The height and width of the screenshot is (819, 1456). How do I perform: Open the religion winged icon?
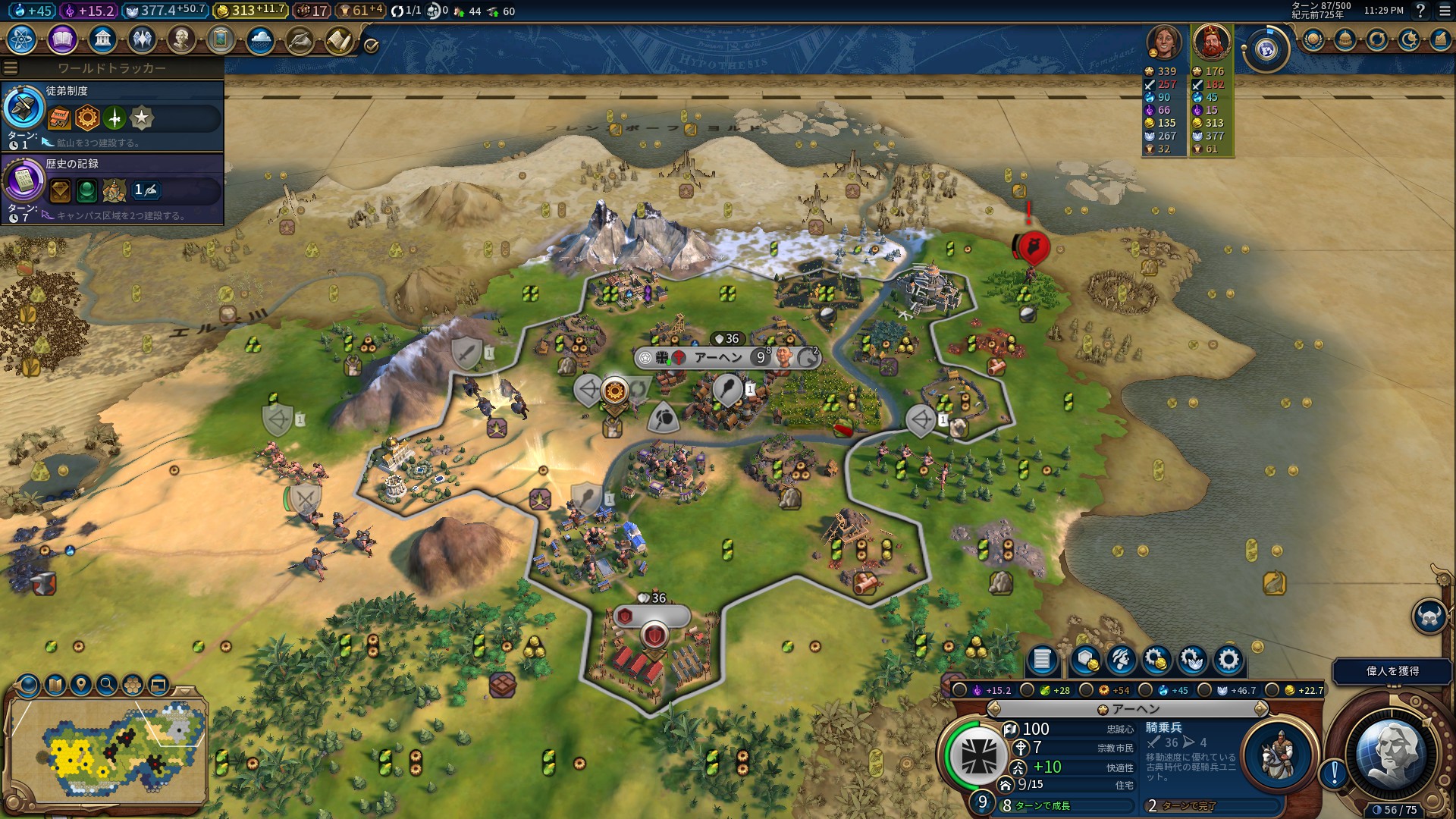[142, 39]
